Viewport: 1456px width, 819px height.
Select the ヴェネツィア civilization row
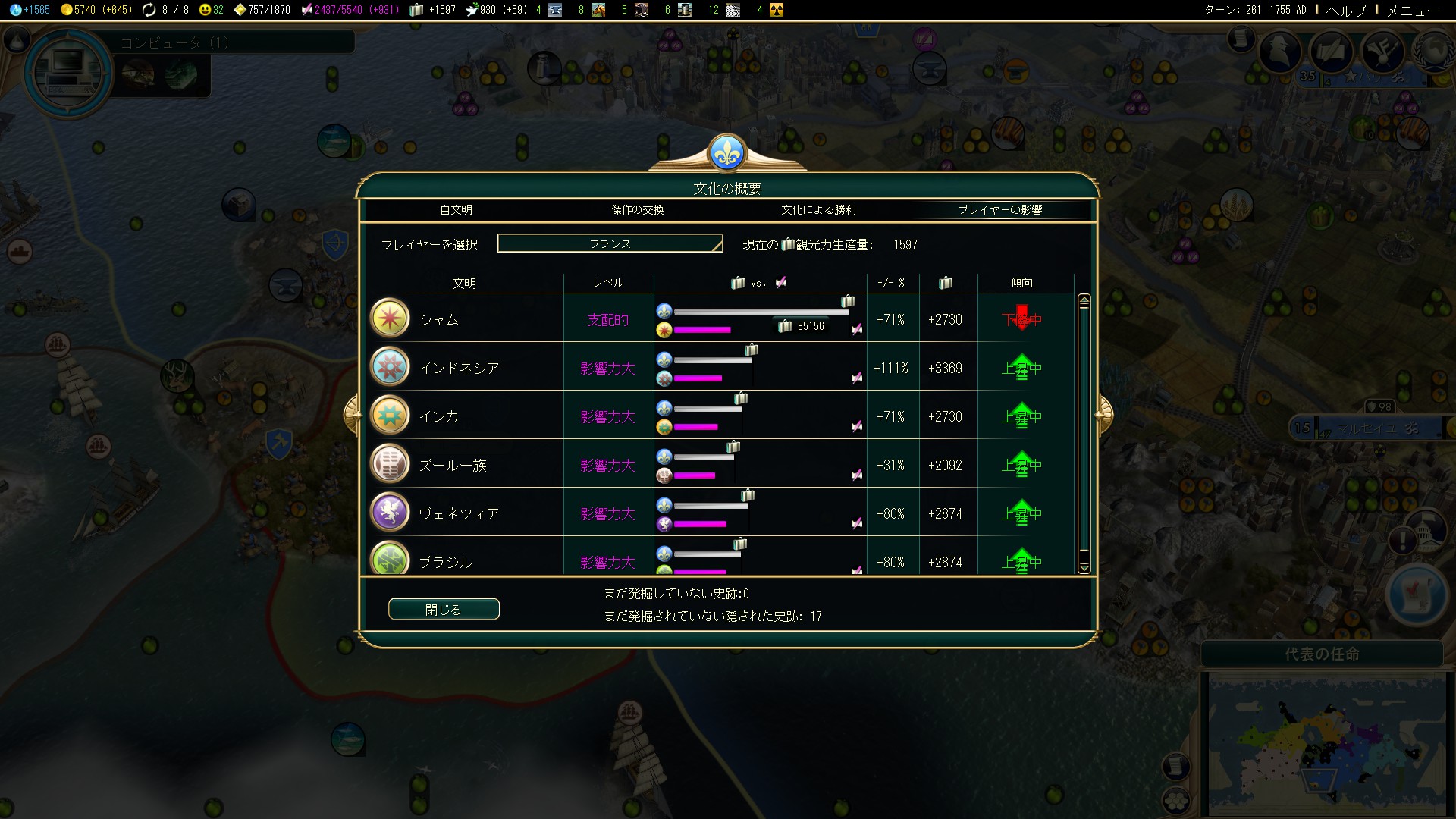459,513
